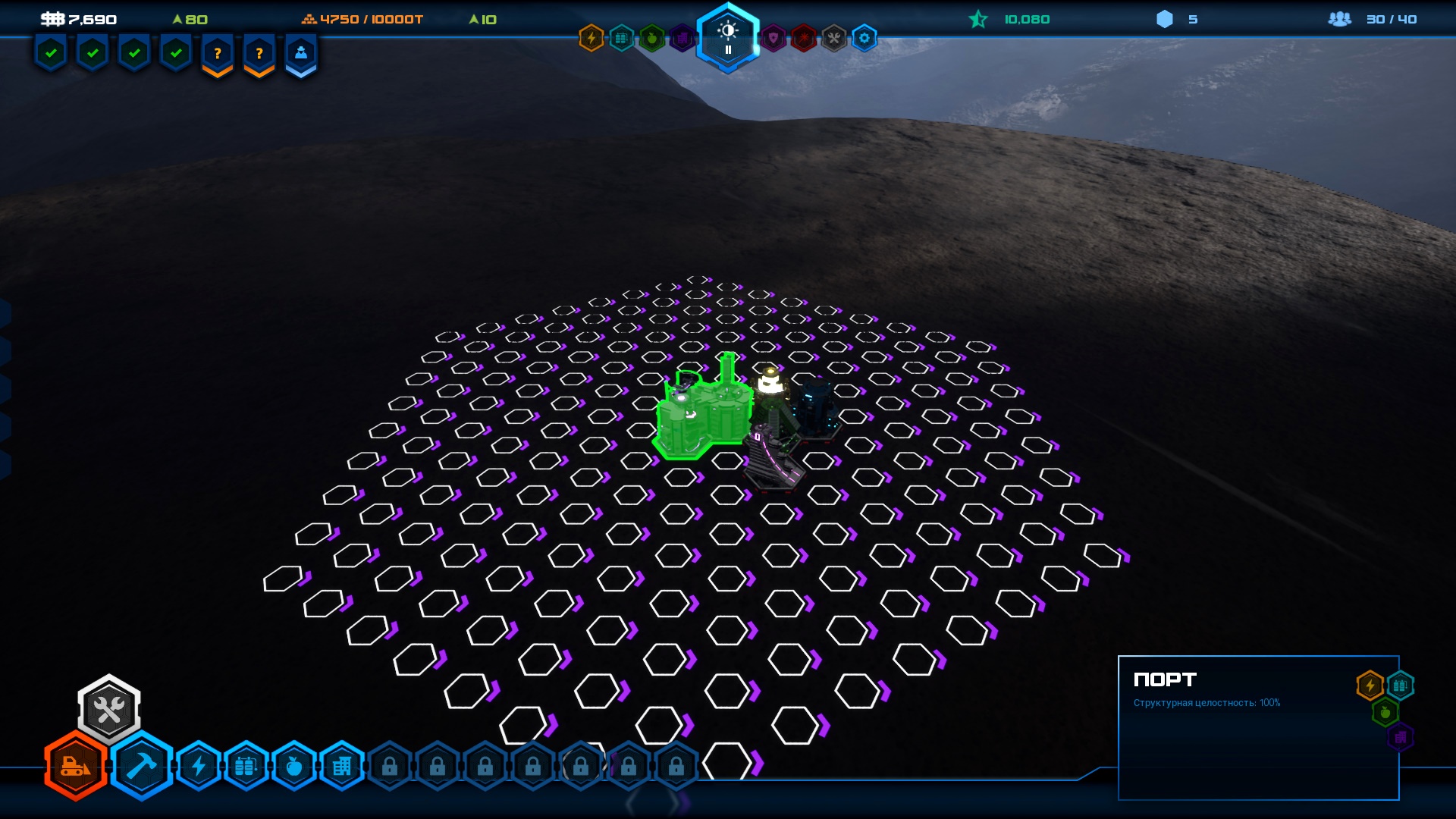Open the blue person objective badge

[x=301, y=55]
